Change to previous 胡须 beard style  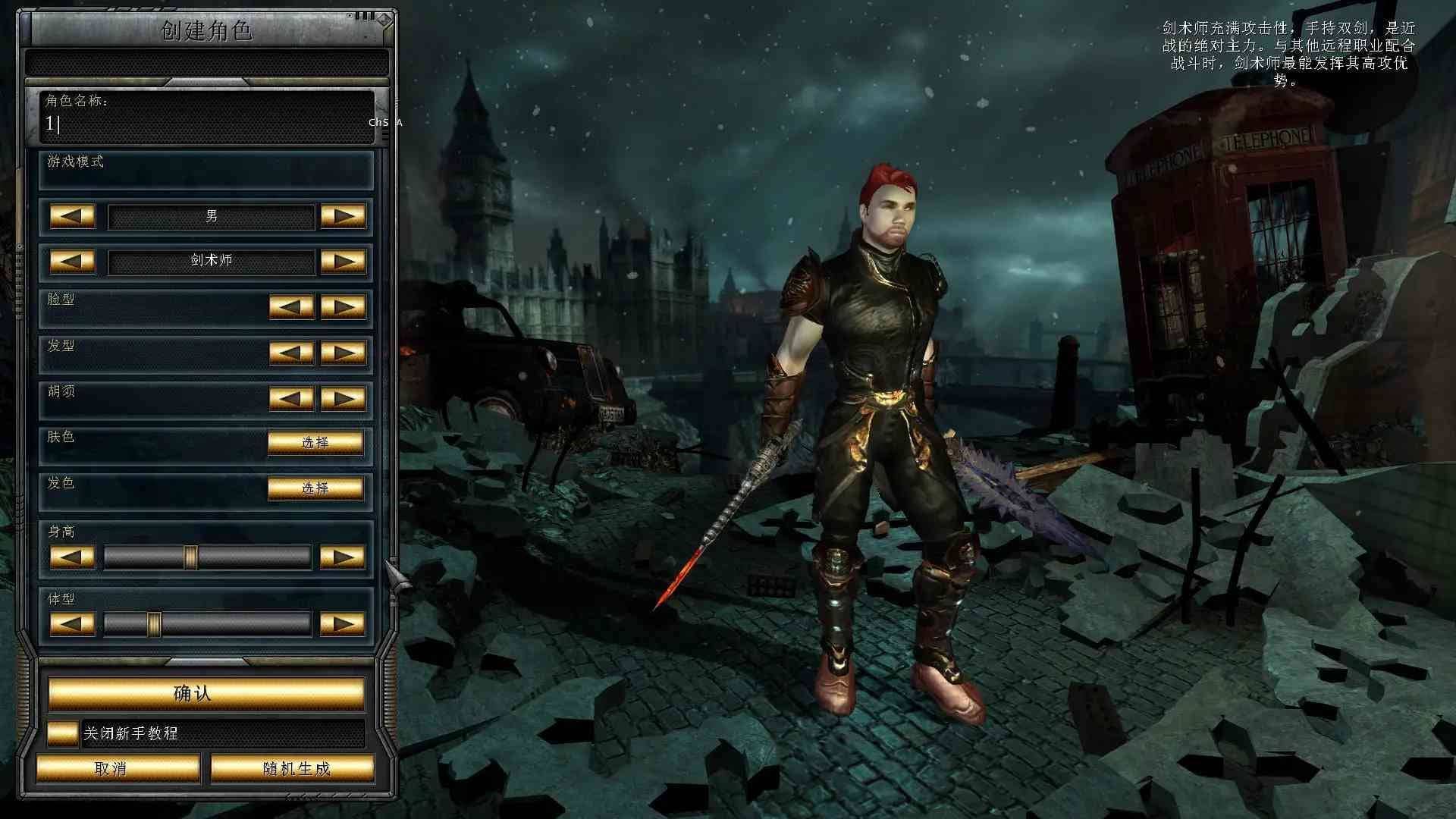[291, 398]
